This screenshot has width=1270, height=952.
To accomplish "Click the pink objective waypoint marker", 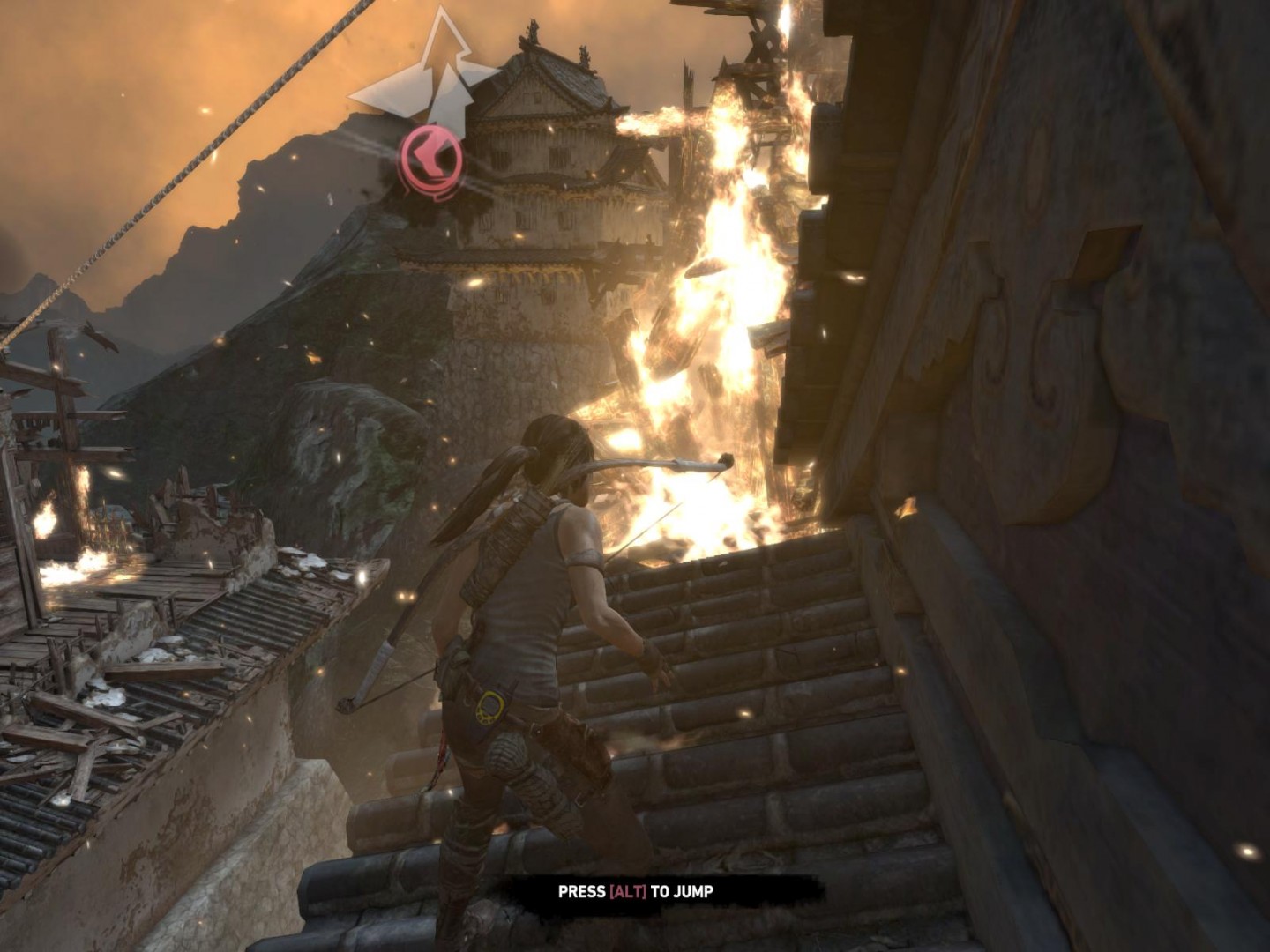I will click(x=430, y=160).
